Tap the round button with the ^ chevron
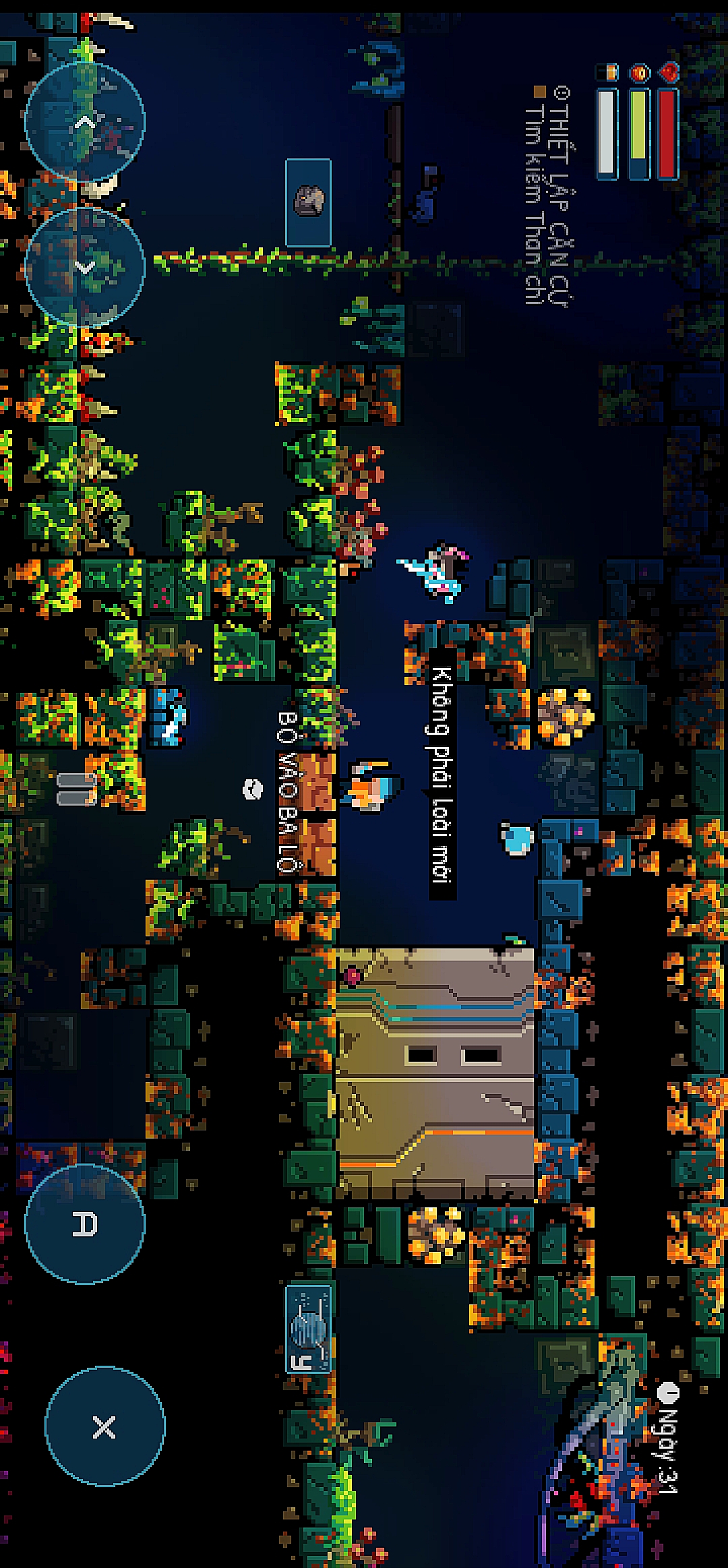Screen dimensions: 728x1568 tap(85, 122)
